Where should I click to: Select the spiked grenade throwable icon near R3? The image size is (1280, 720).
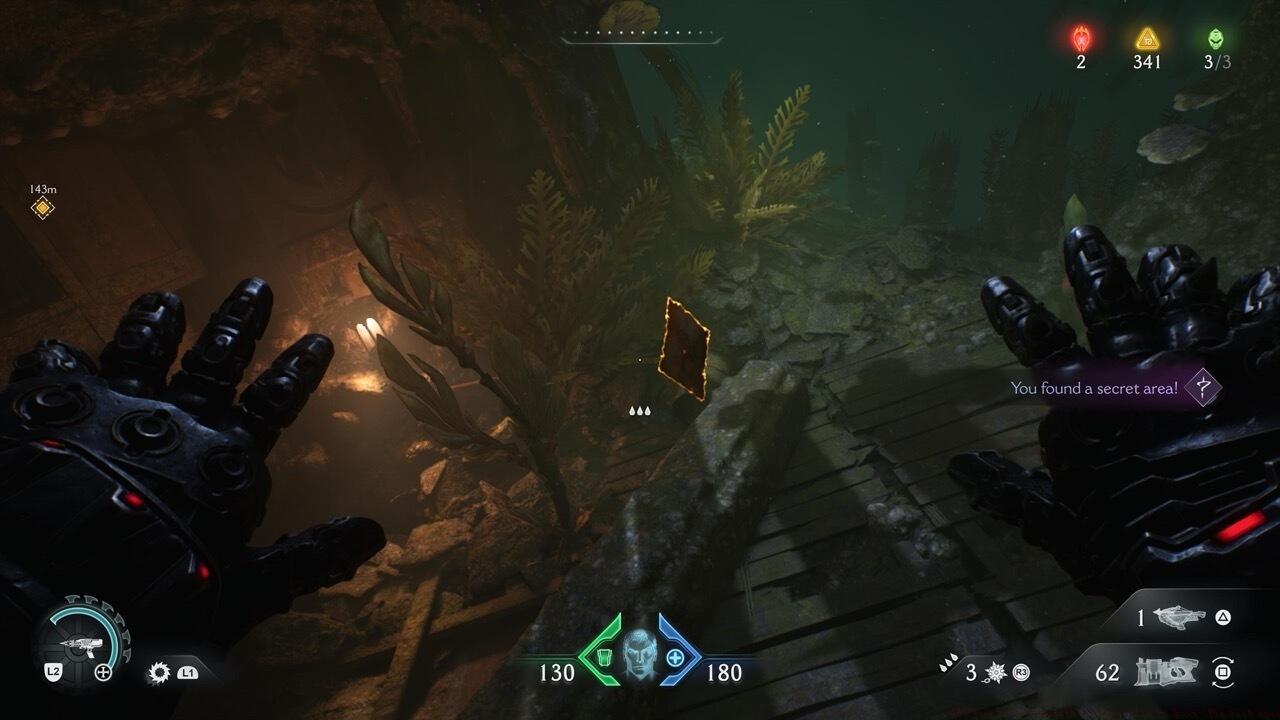(994, 672)
